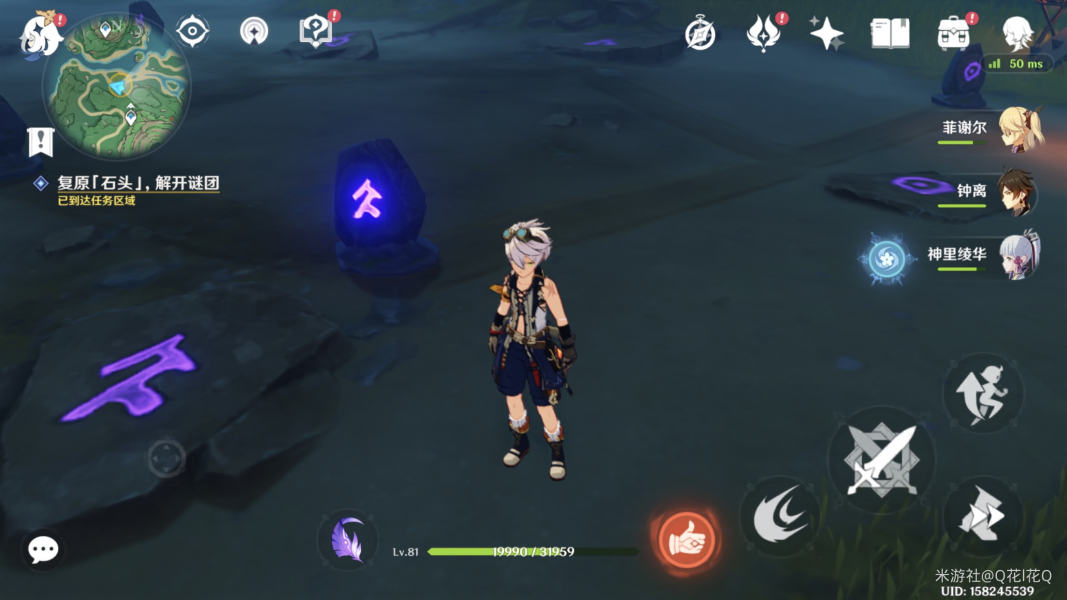Open the events question-mark tutorial icon
1067x600 pixels.
315,31
